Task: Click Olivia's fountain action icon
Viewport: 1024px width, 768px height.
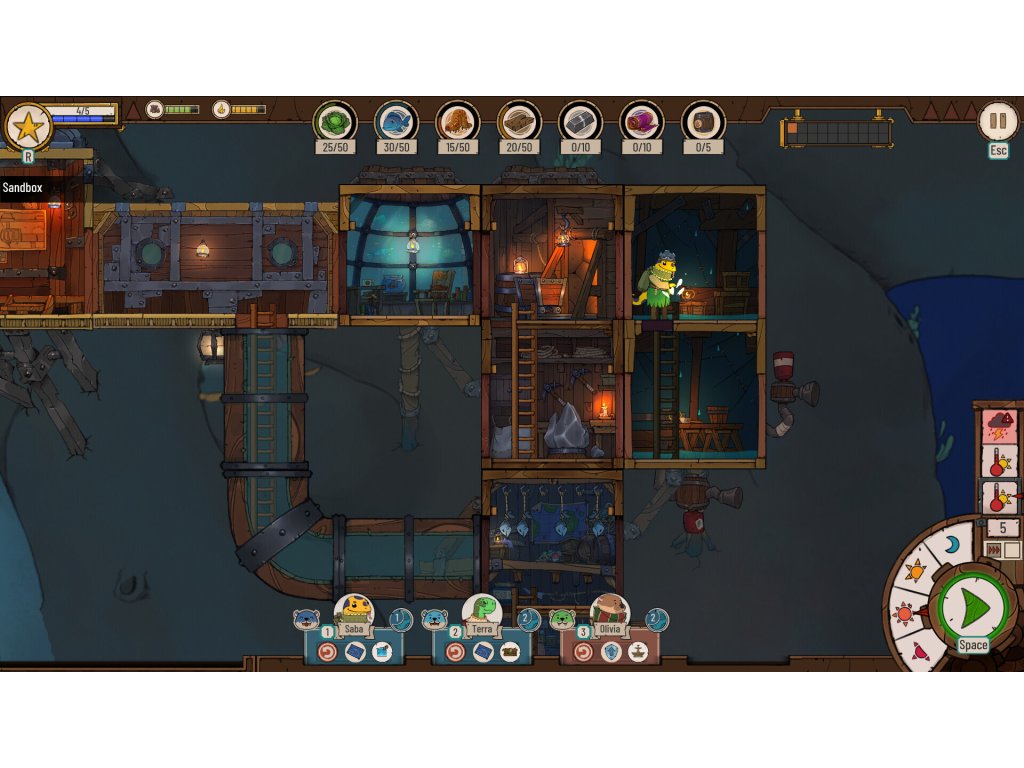Action: (637, 652)
